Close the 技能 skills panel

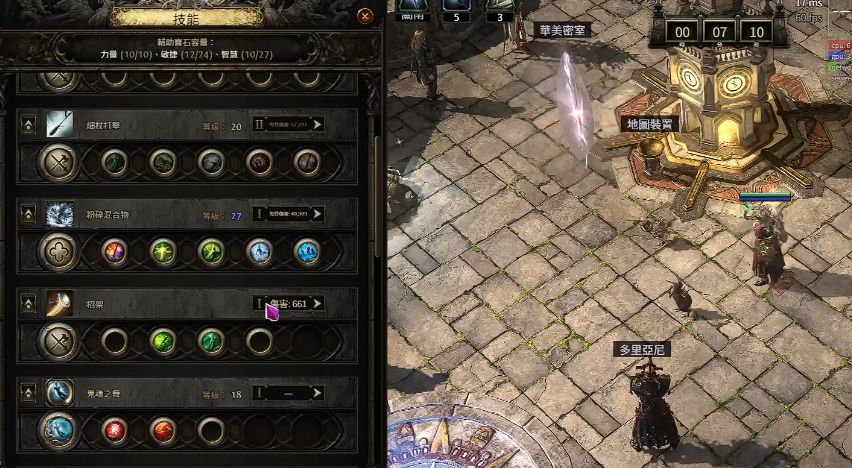click(x=365, y=16)
